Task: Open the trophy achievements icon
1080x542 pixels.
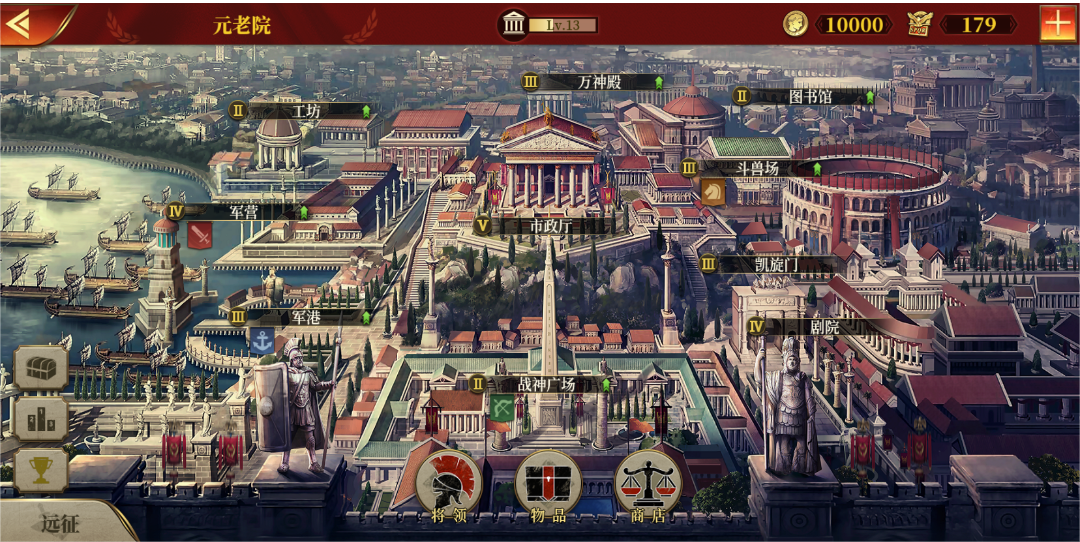Action: point(41,470)
